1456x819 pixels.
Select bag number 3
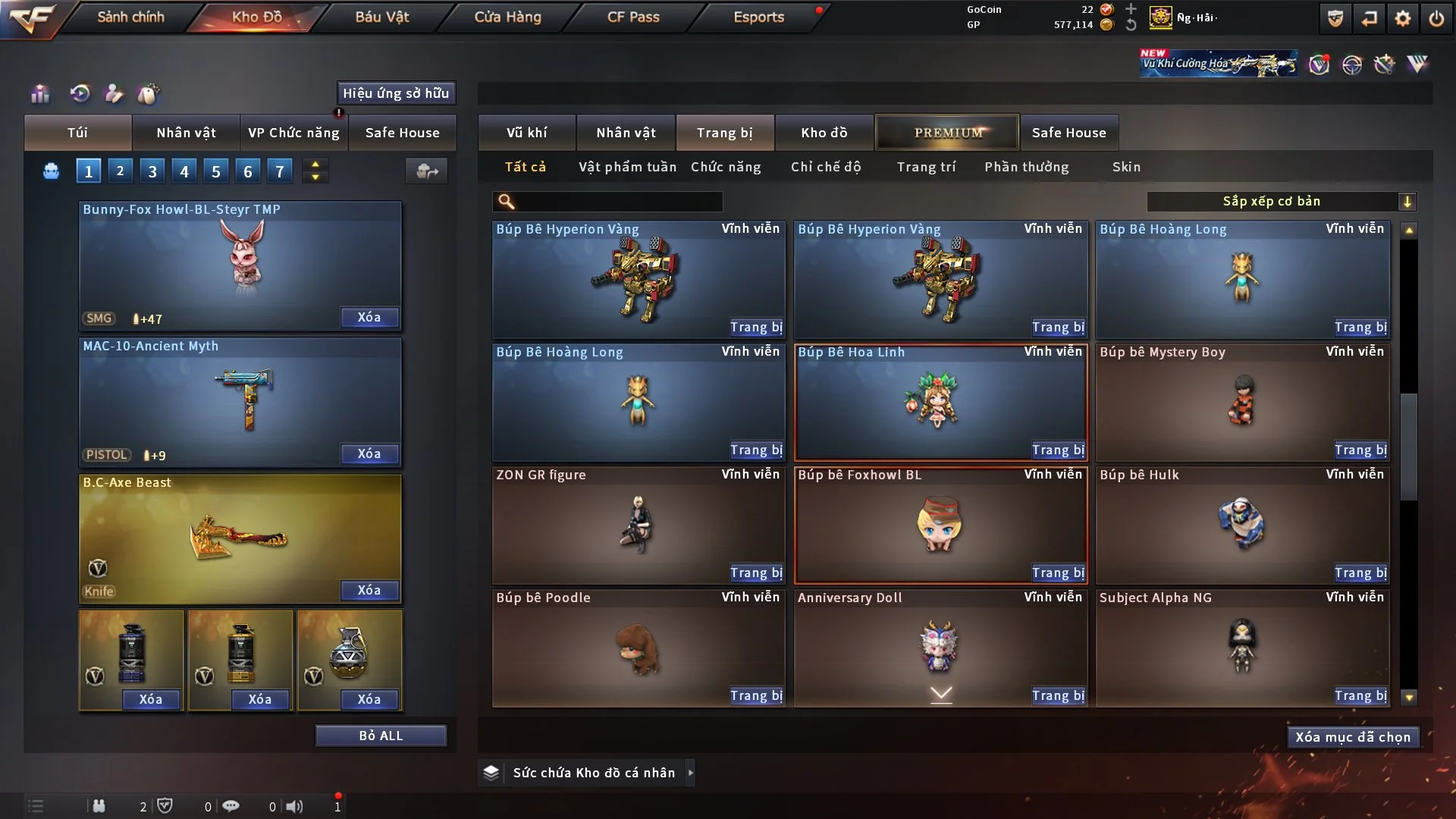(152, 171)
